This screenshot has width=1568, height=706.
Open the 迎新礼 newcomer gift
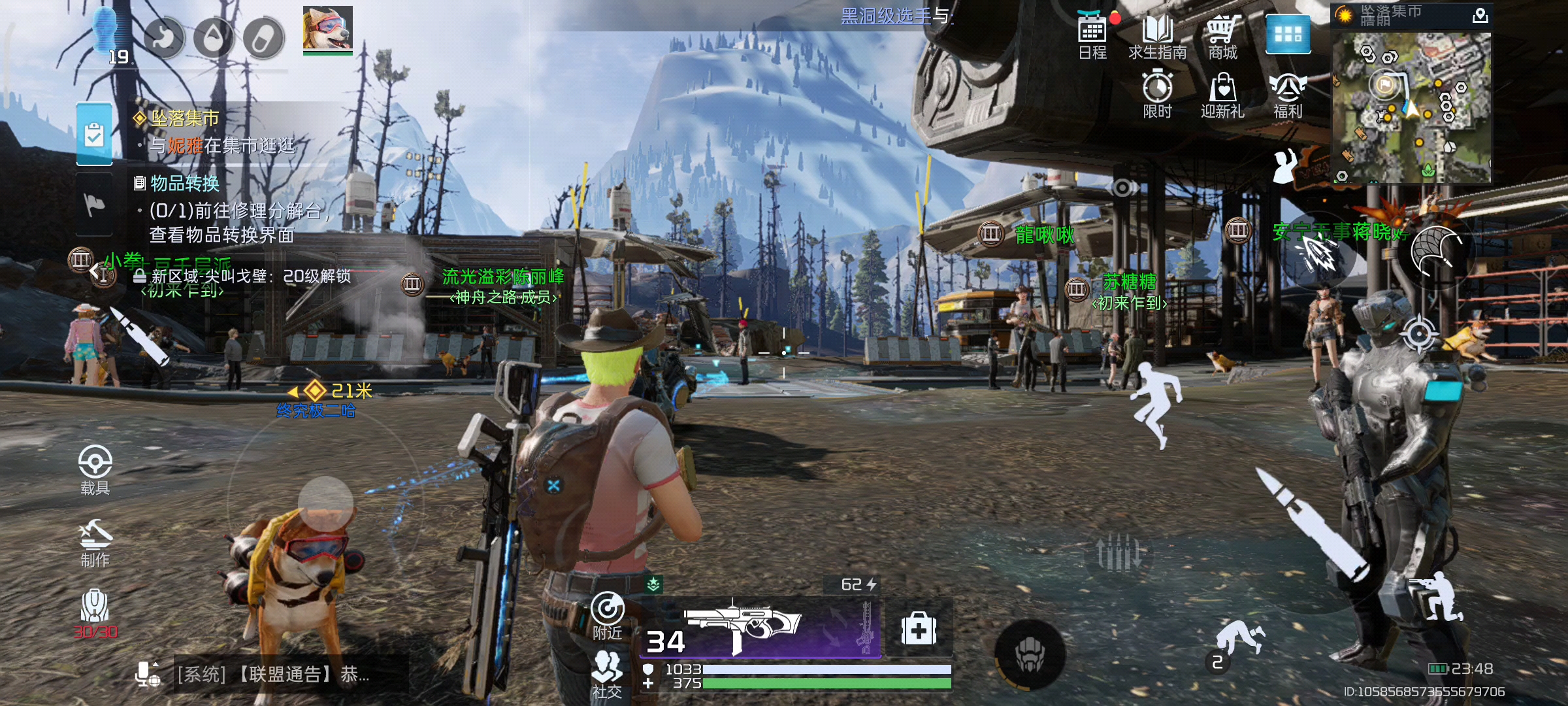tap(1222, 94)
